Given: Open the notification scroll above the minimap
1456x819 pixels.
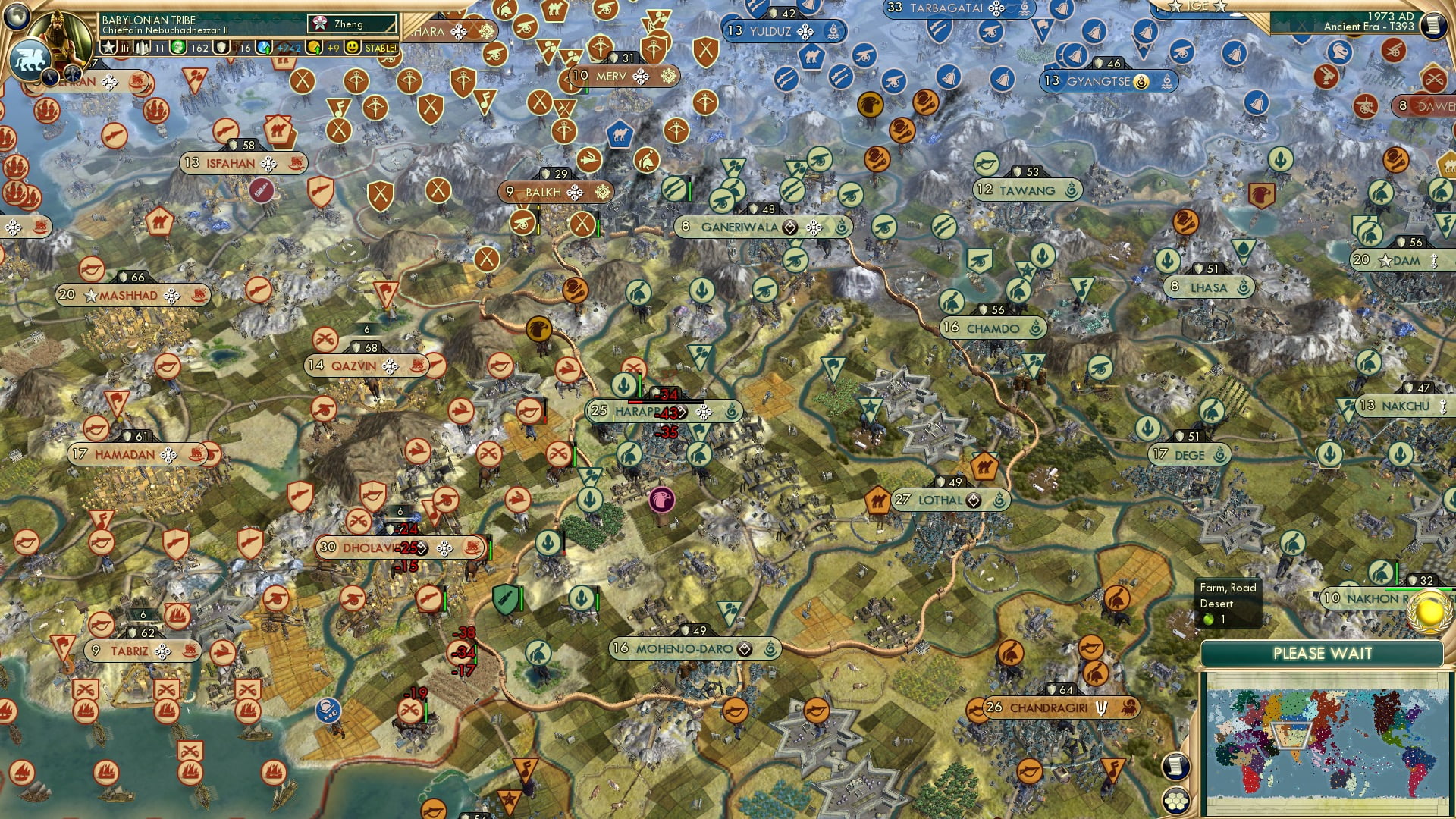Looking at the screenshot, I should click(1176, 767).
